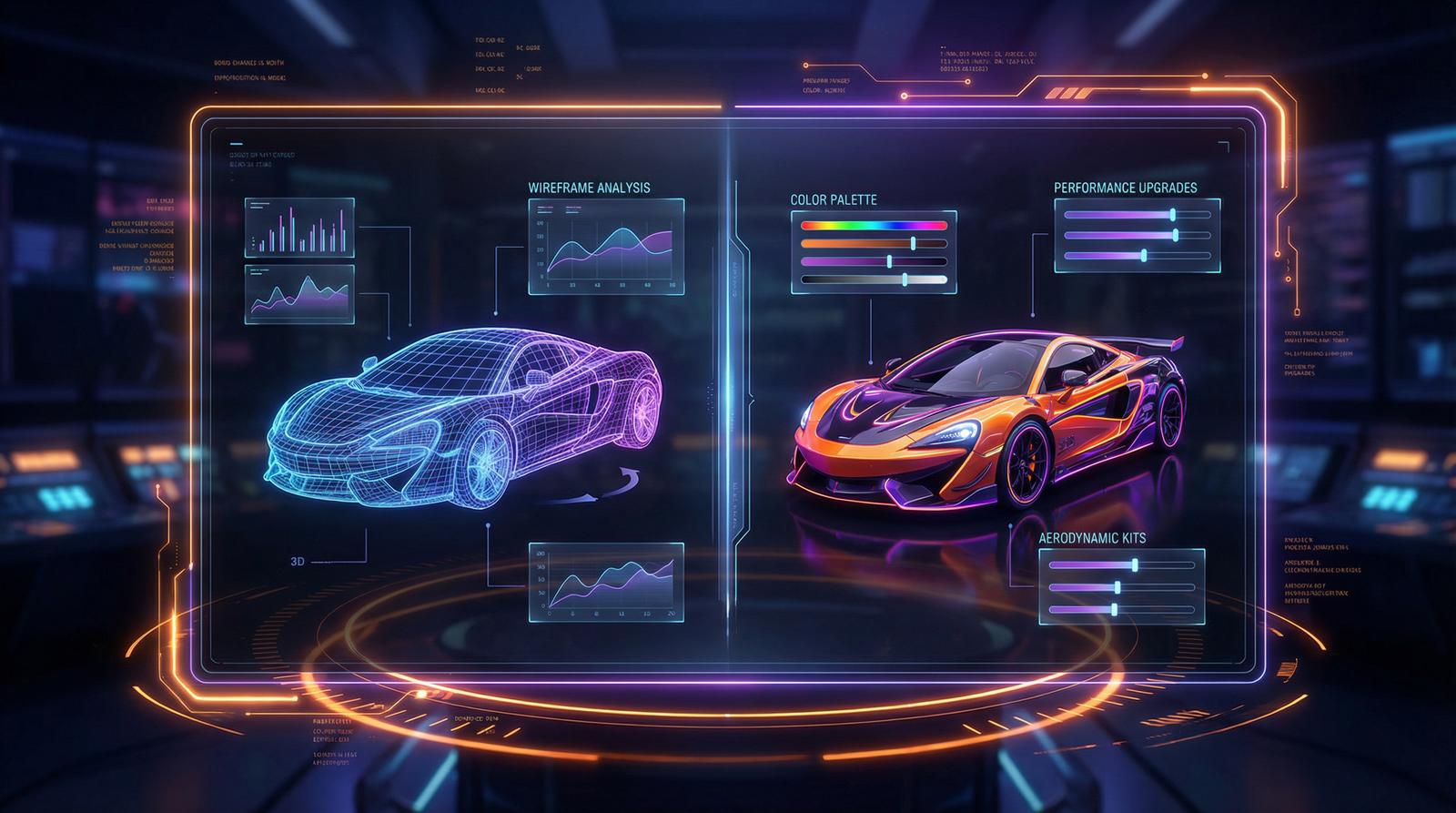Pick a hue on the rainbow color bar

[x=874, y=225]
